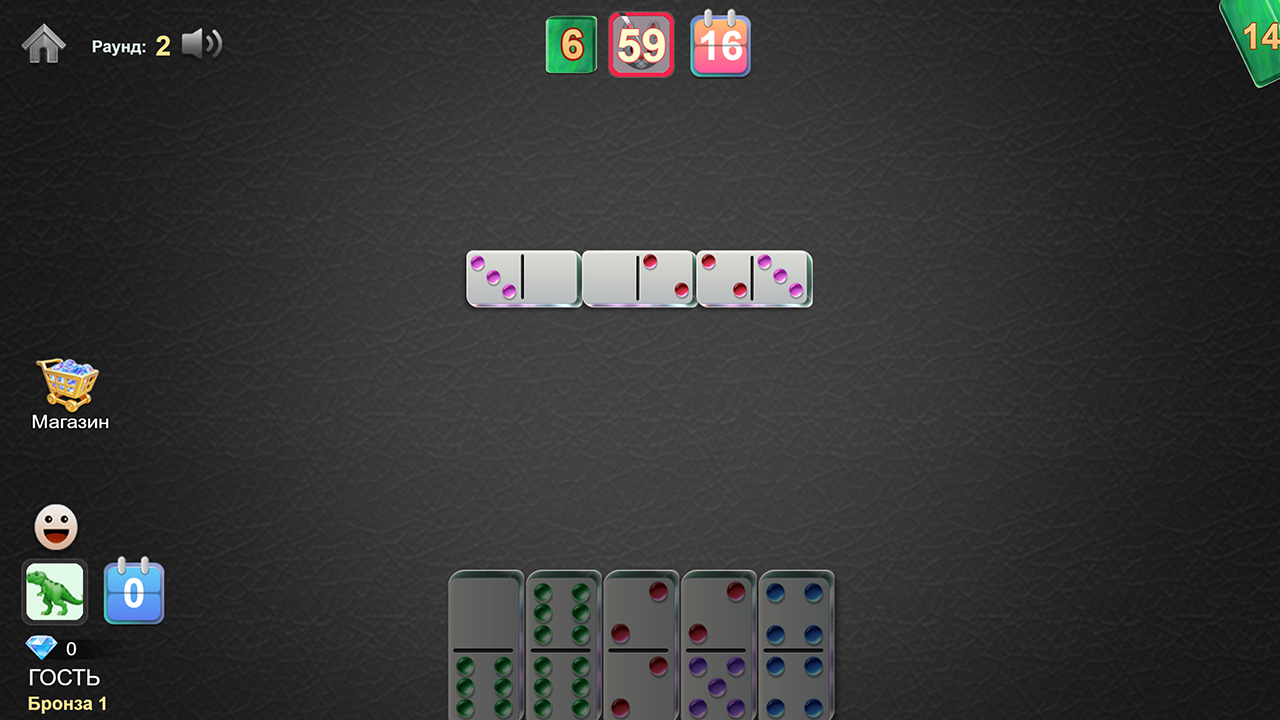
Task: Click the leftmost domino on the board
Action: pos(522,279)
